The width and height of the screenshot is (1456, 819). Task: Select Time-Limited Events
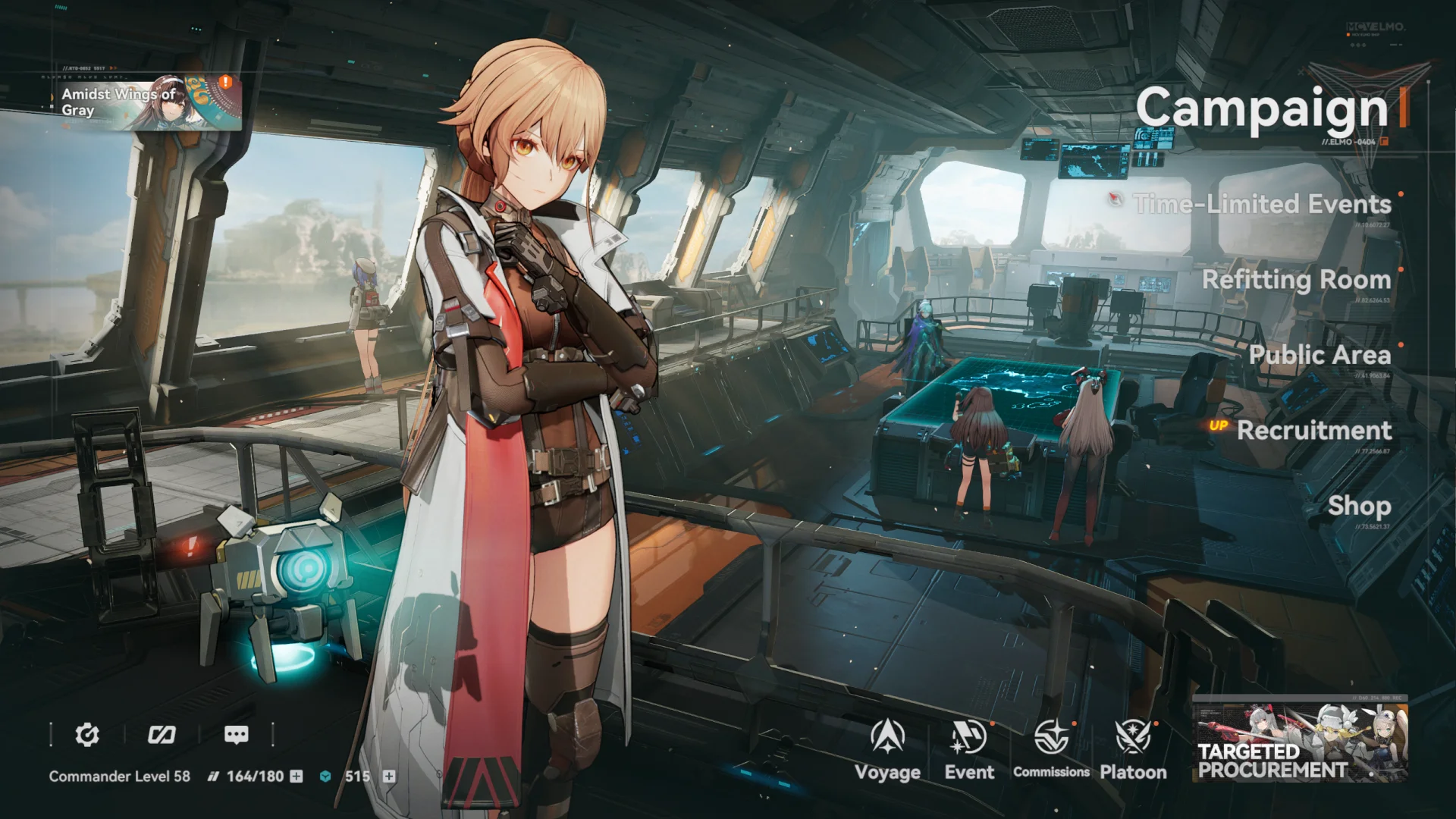[1260, 205]
